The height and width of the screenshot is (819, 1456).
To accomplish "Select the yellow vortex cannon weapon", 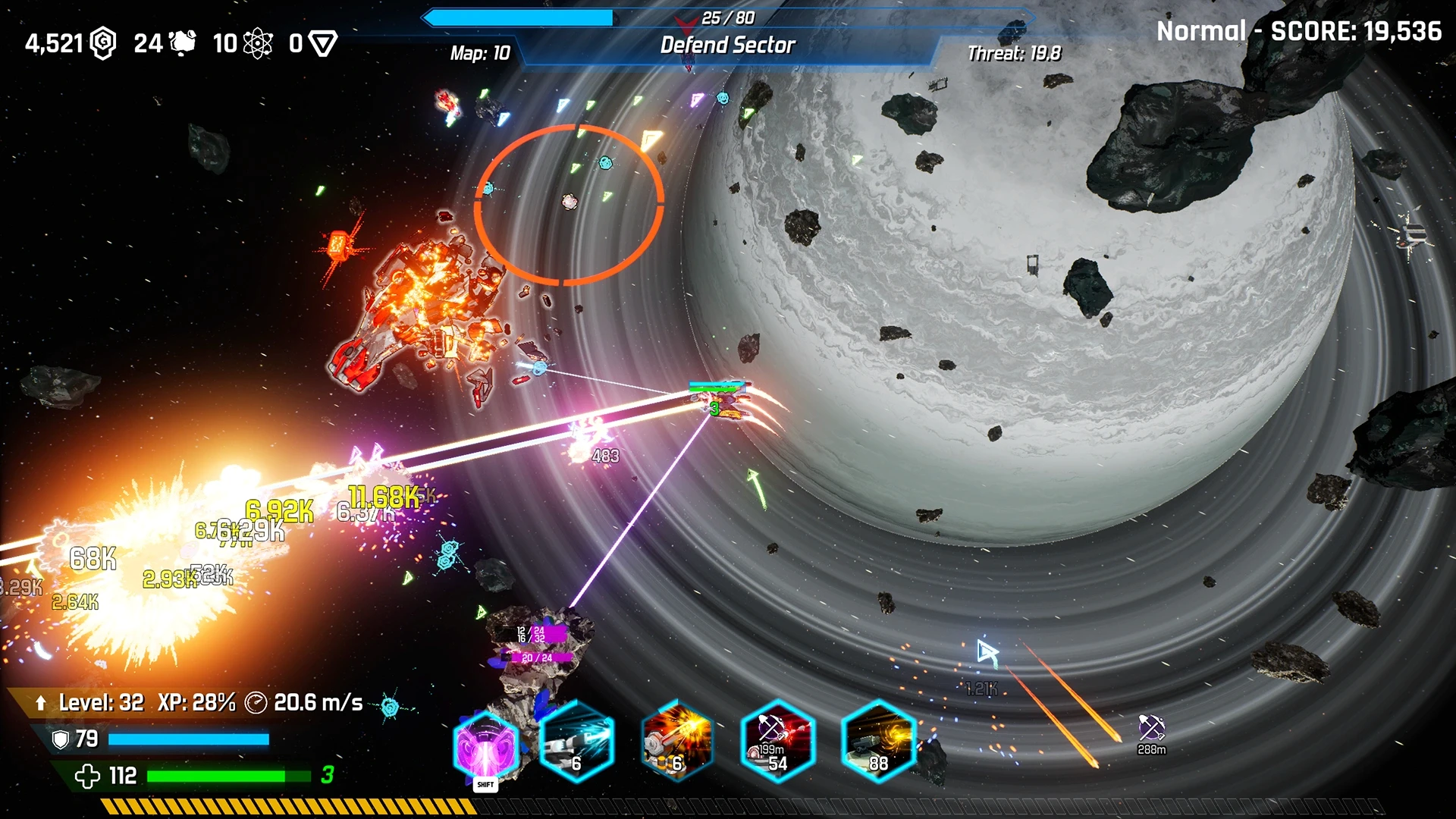I will (x=878, y=742).
